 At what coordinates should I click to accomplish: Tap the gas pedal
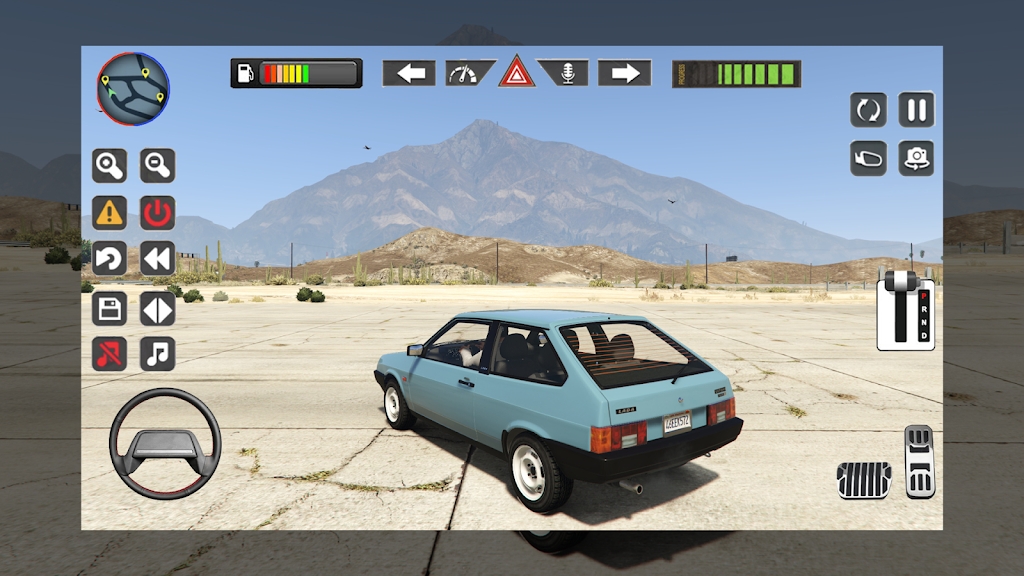click(919, 461)
